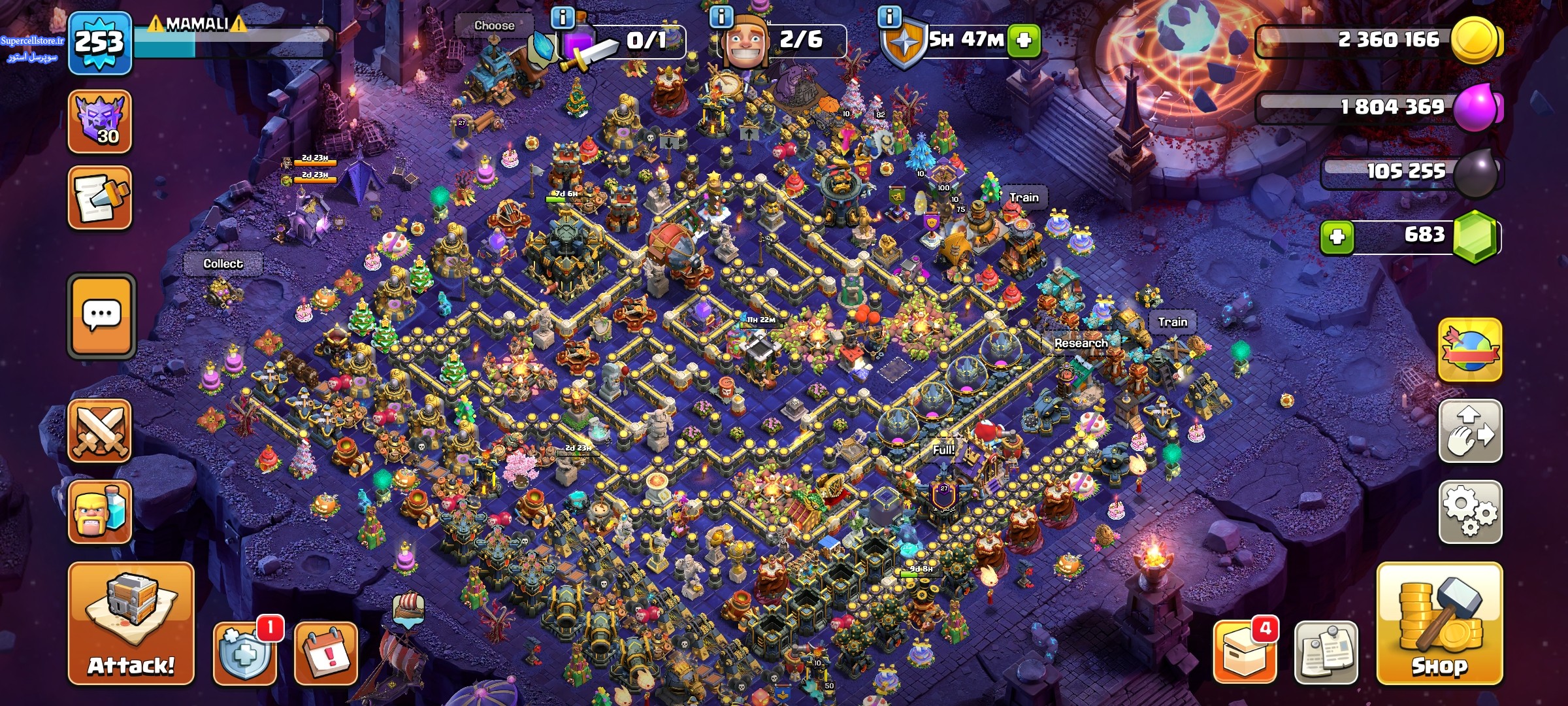Open the inventory box with 4 notifications

[1245, 653]
